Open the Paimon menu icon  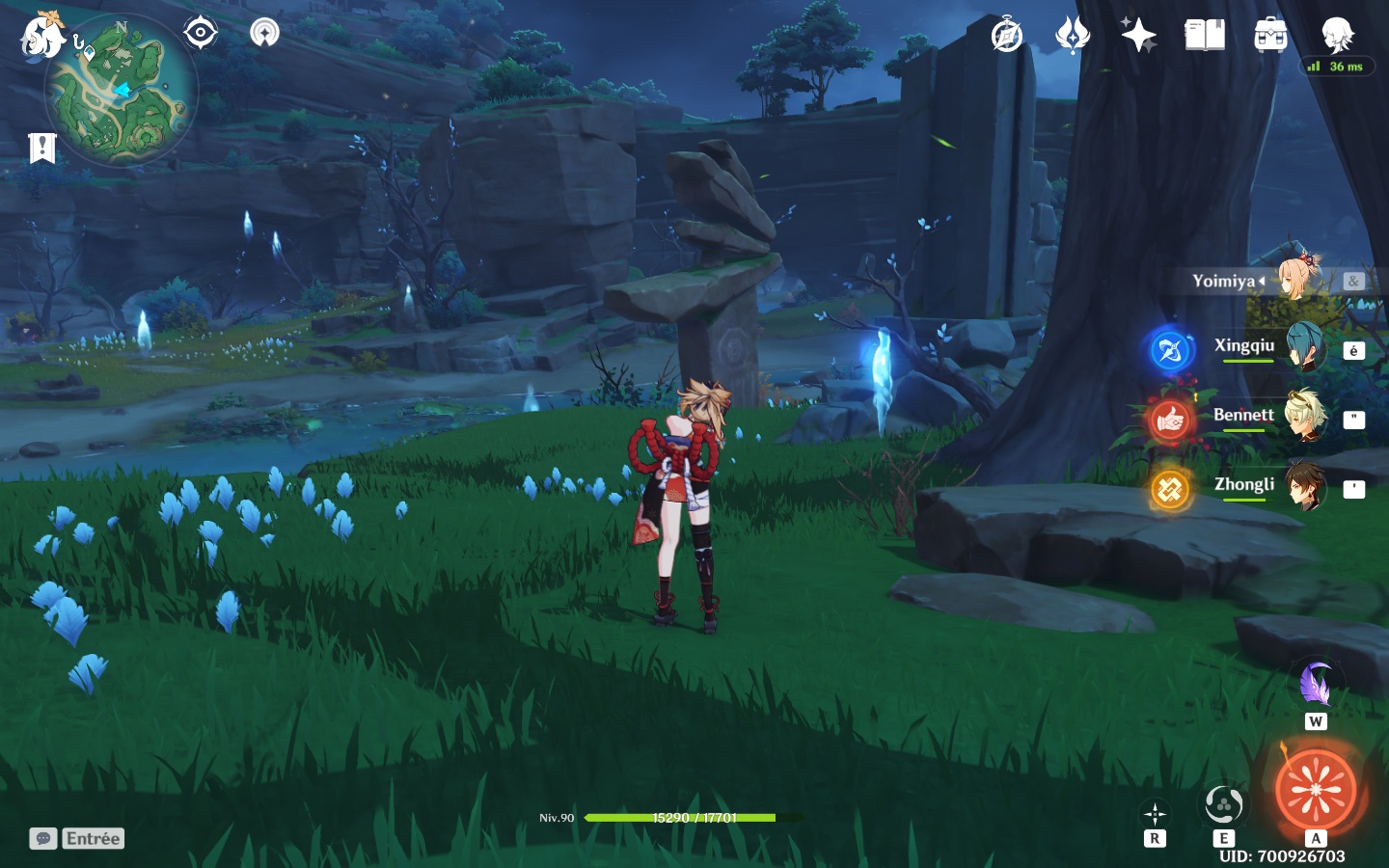click(x=42, y=37)
